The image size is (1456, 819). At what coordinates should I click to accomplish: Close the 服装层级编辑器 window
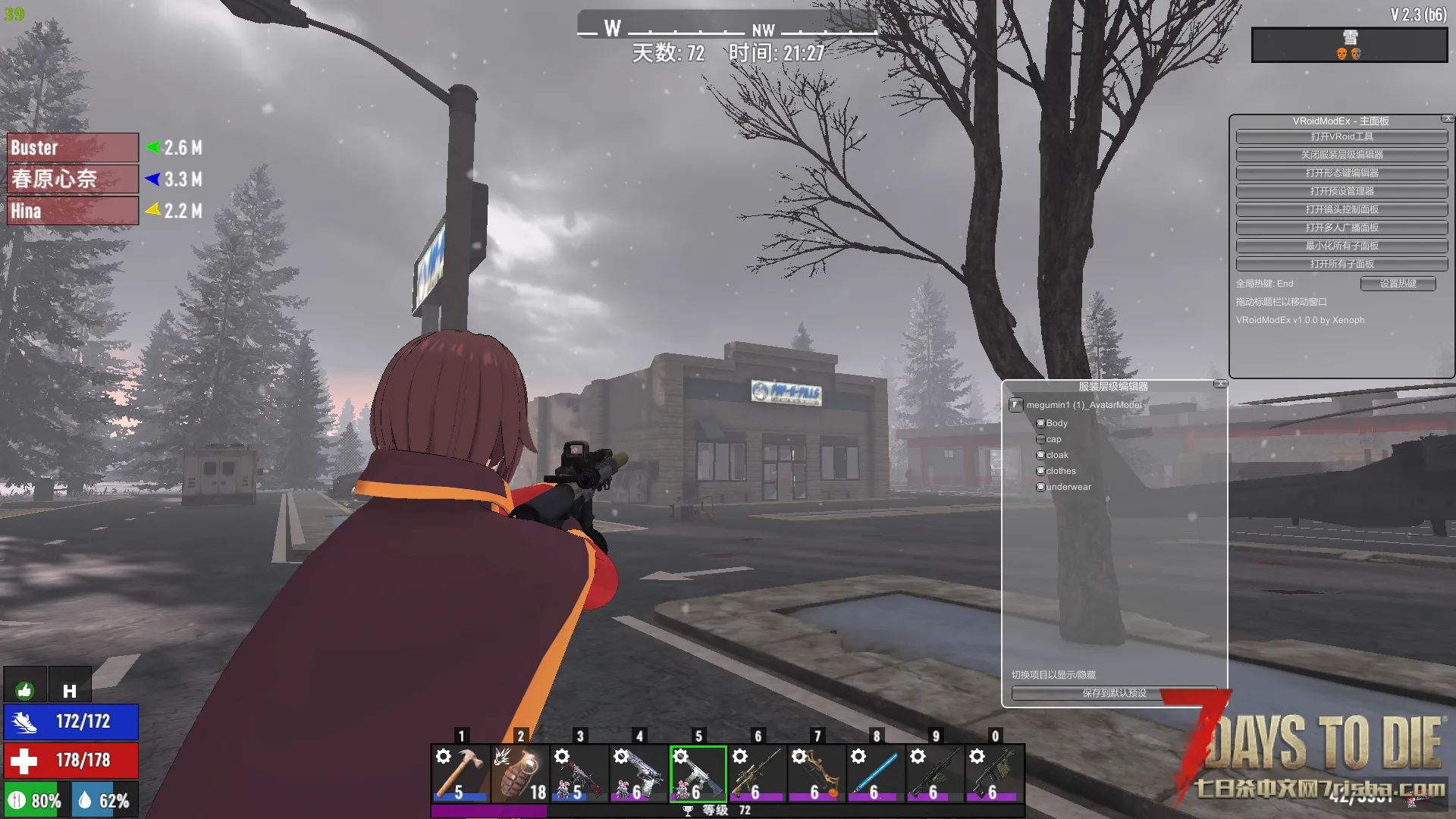pos(1220,384)
